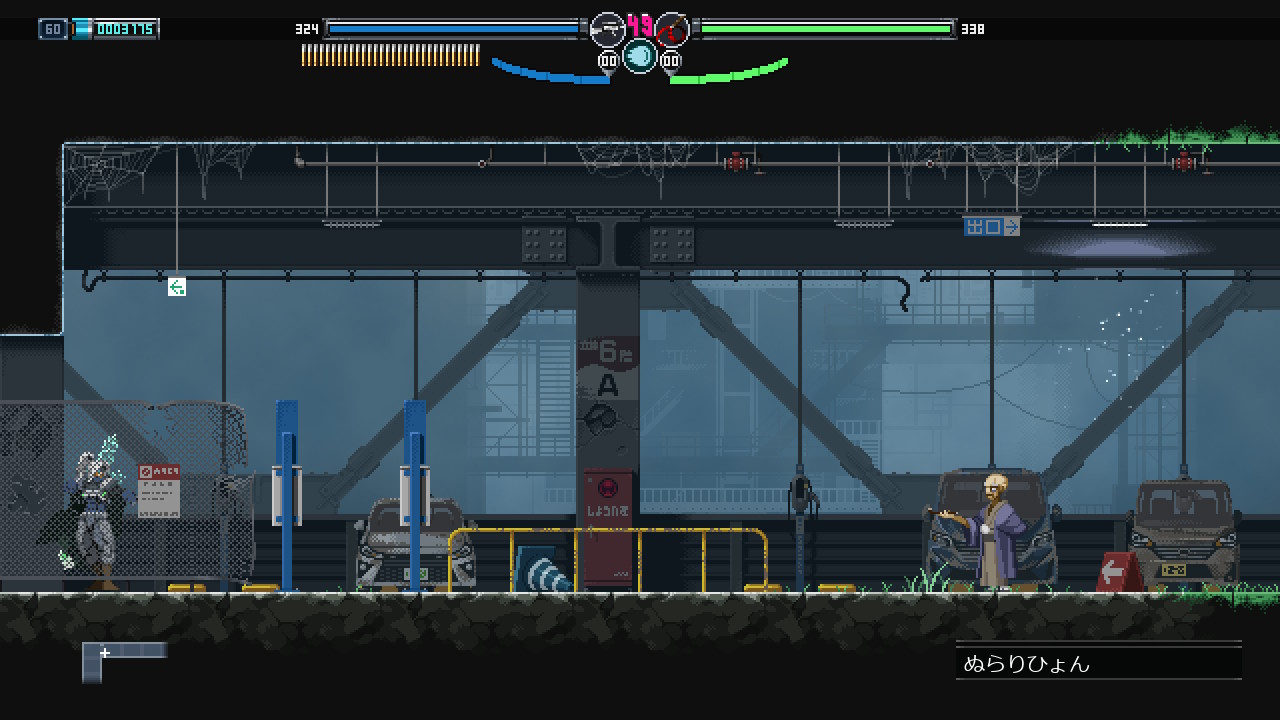
Task: Select the red whip weapon icon
Action: (673, 29)
